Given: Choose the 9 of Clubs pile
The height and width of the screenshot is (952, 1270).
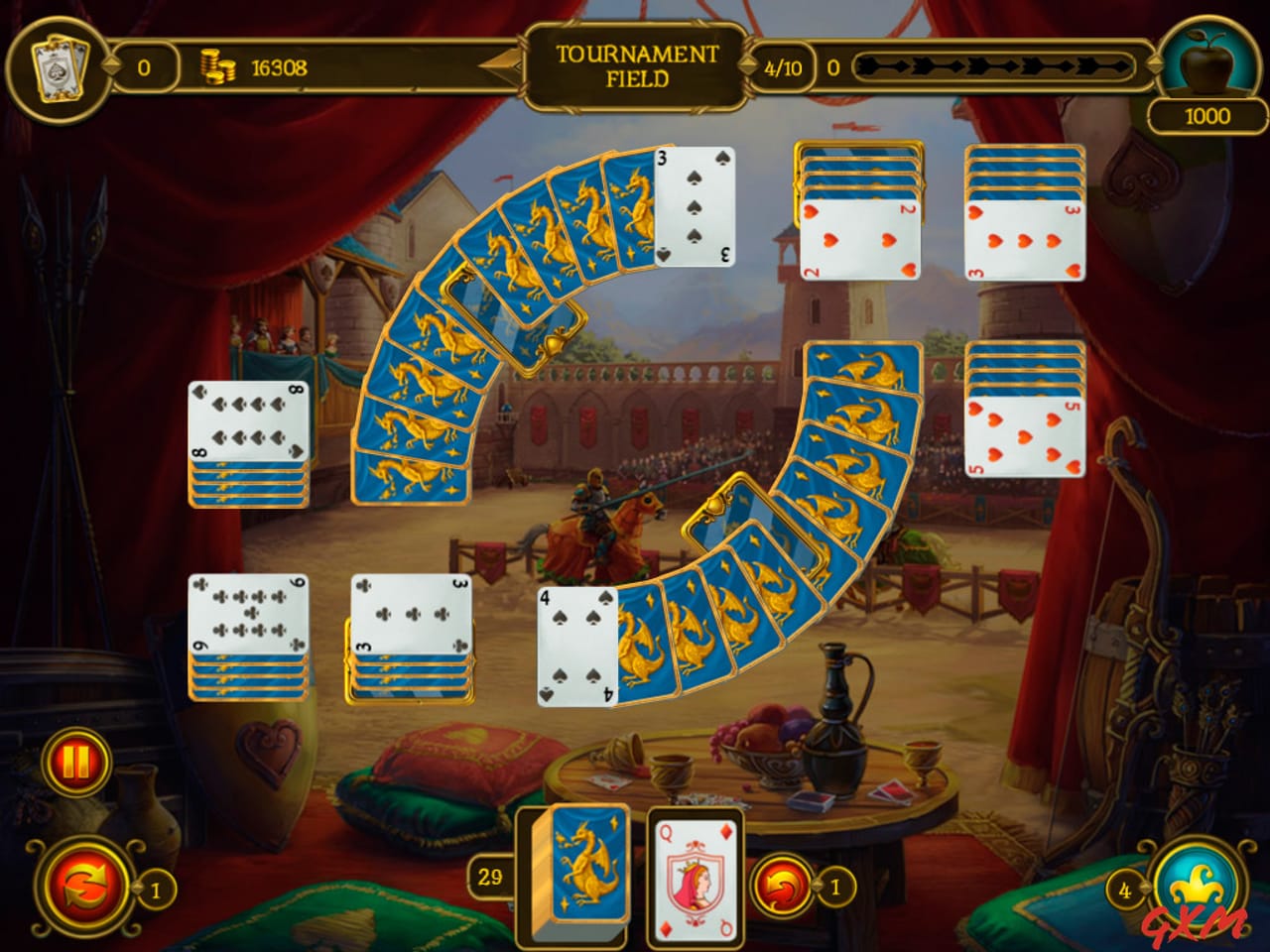Looking at the screenshot, I should [248, 615].
